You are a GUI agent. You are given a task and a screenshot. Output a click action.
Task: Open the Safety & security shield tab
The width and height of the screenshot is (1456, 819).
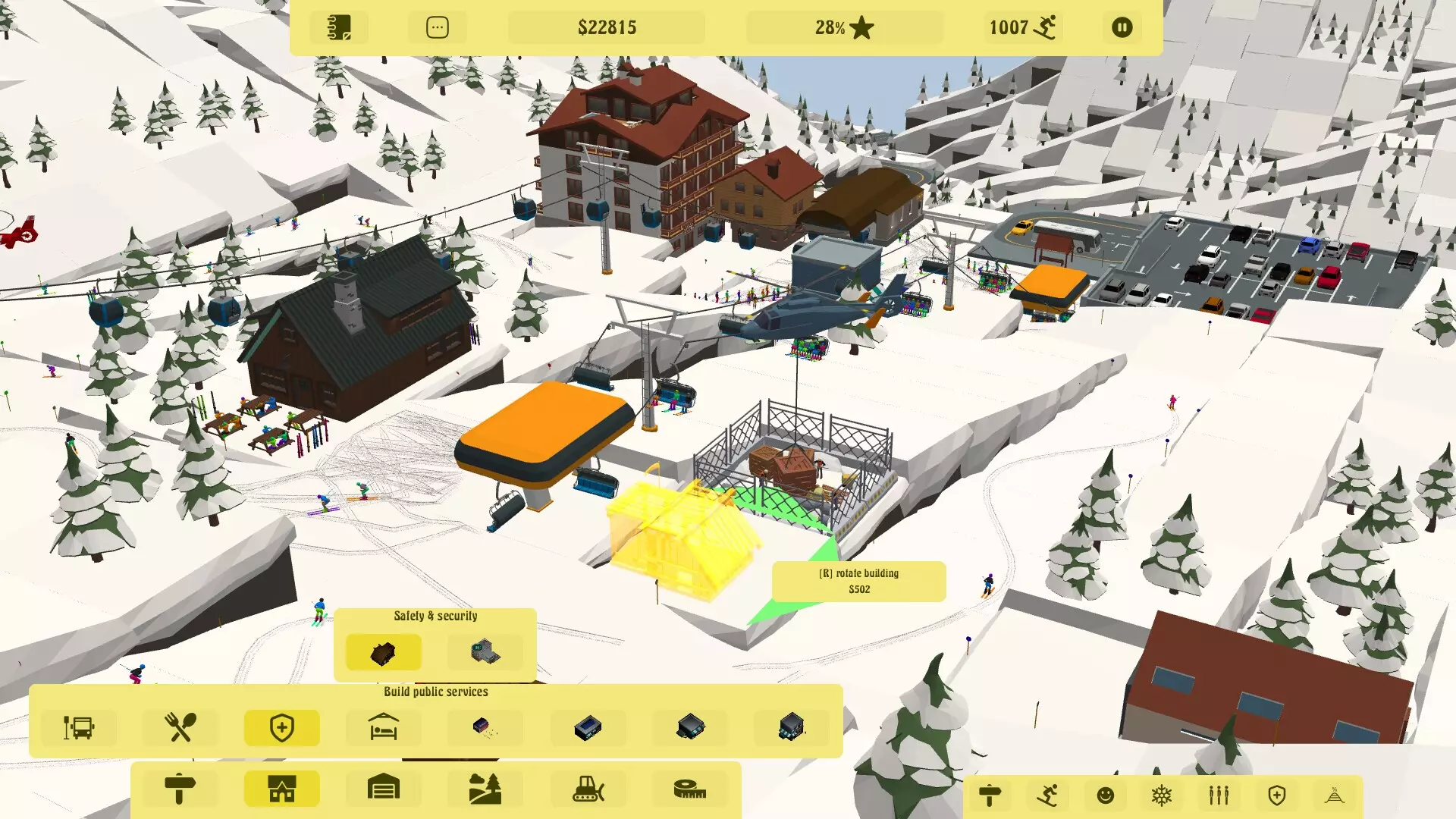click(x=281, y=728)
